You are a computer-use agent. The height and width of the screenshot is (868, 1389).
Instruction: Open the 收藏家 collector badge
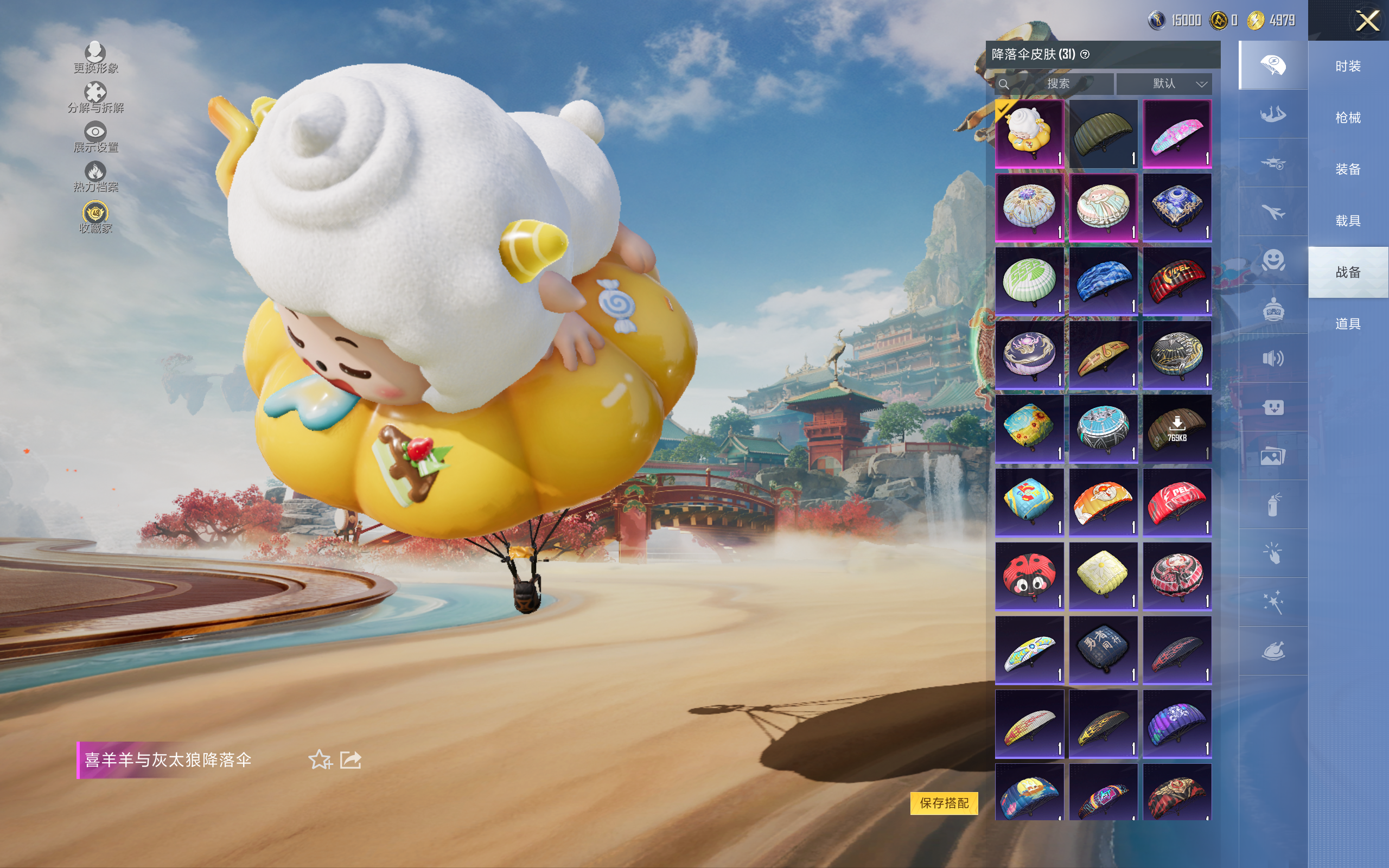(x=95, y=218)
